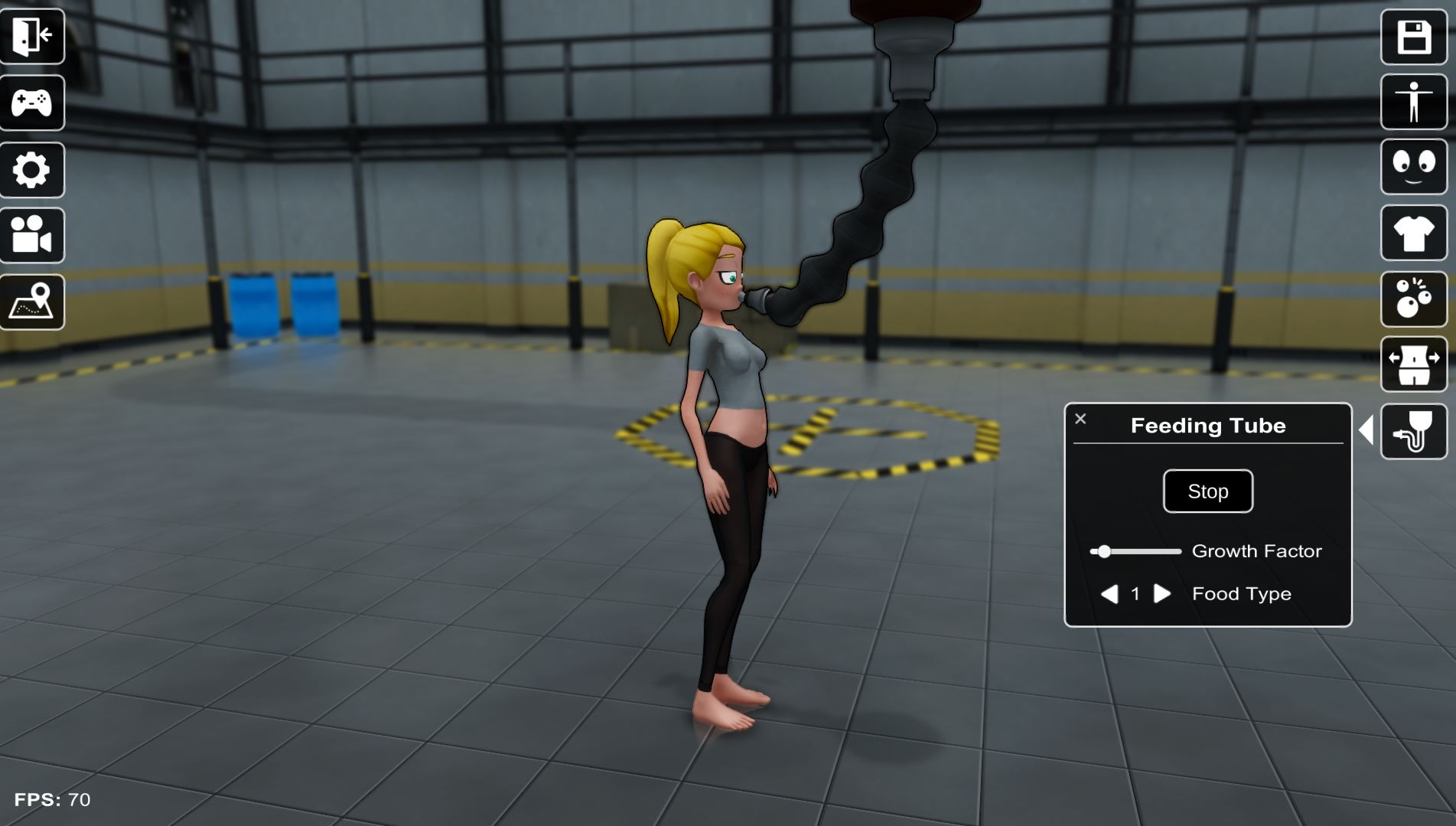Open the body size adjustment panel
This screenshot has width=1456, height=826.
click(1413, 364)
